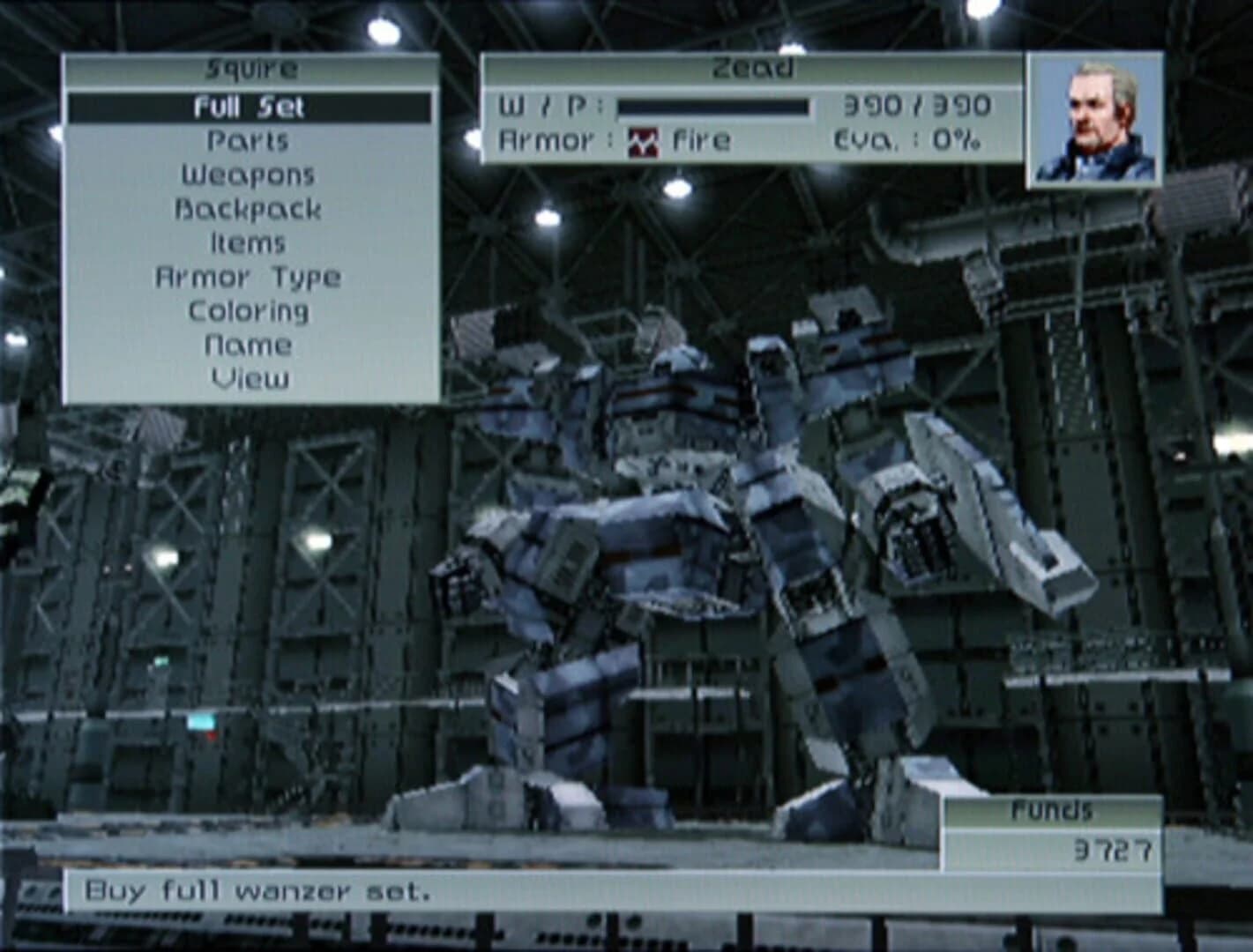Click the W/P gauge bar
1253x952 pixels.
714,106
